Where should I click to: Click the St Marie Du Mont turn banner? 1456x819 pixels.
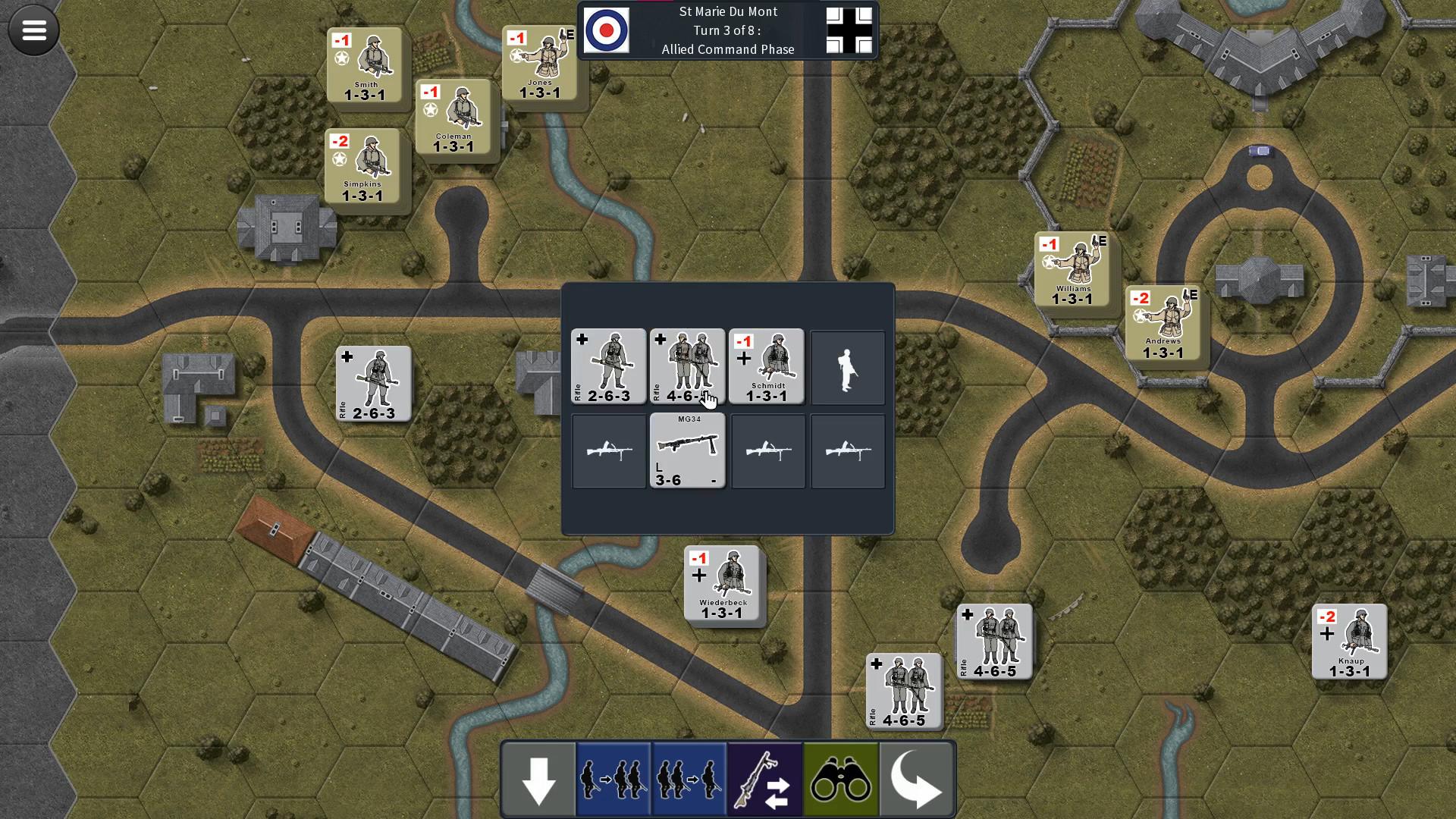727,30
